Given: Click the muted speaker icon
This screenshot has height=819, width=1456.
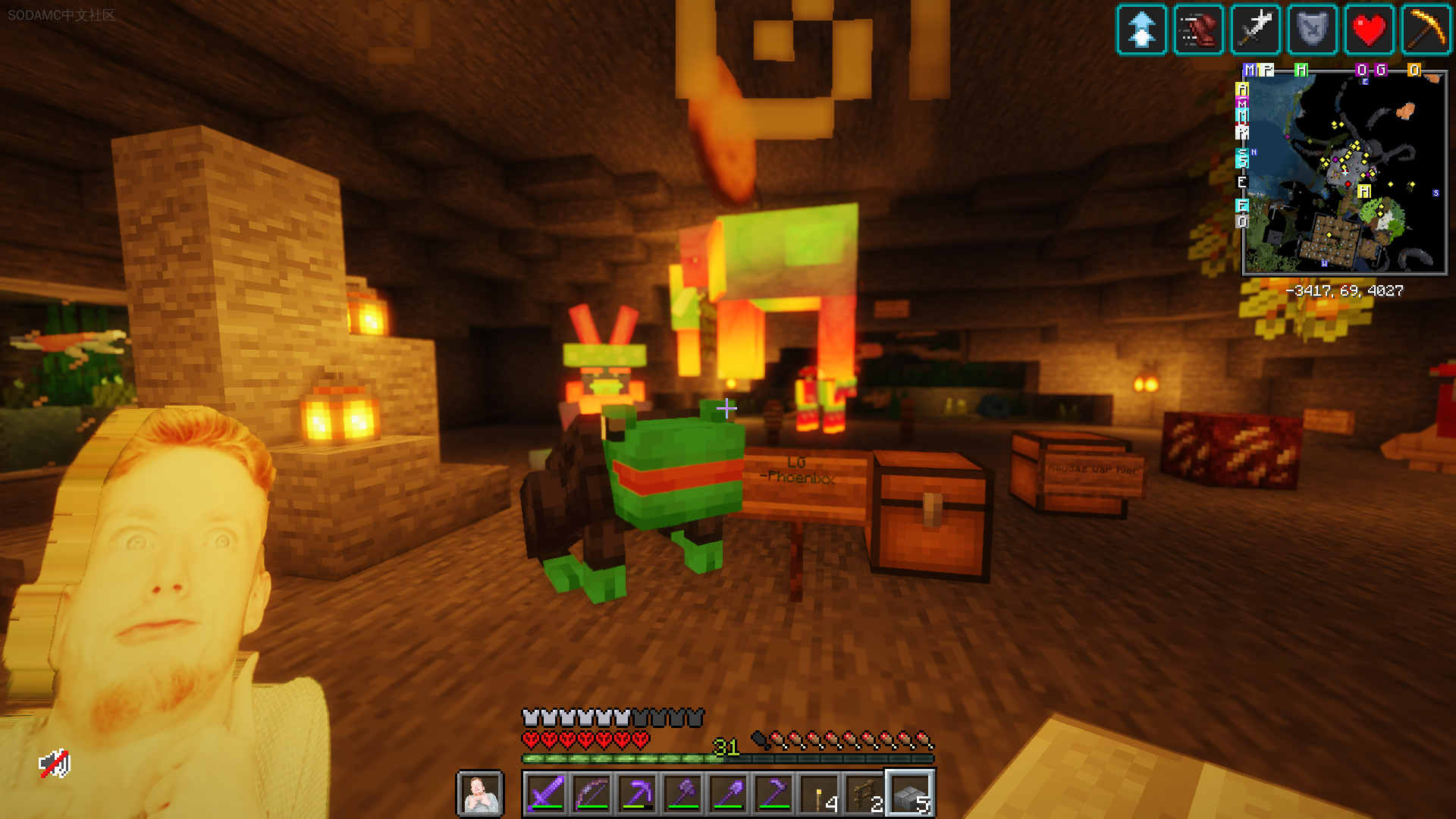Looking at the screenshot, I should pyautogui.click(x=55, y=764).
